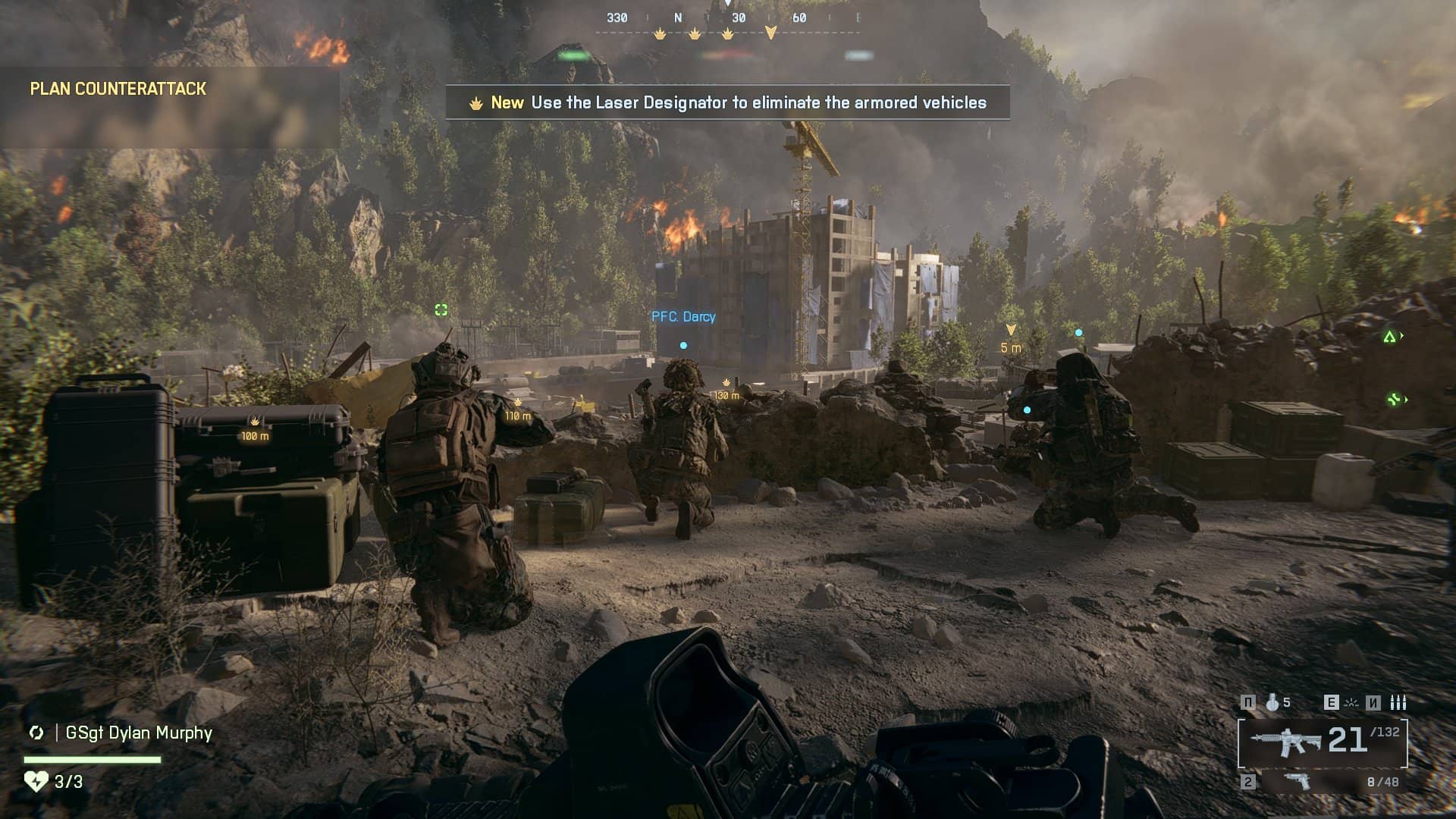Screen dimensions: 1456x819
Task: Switch to the pistol secondary weapon slot
Action: [1297, 781]
